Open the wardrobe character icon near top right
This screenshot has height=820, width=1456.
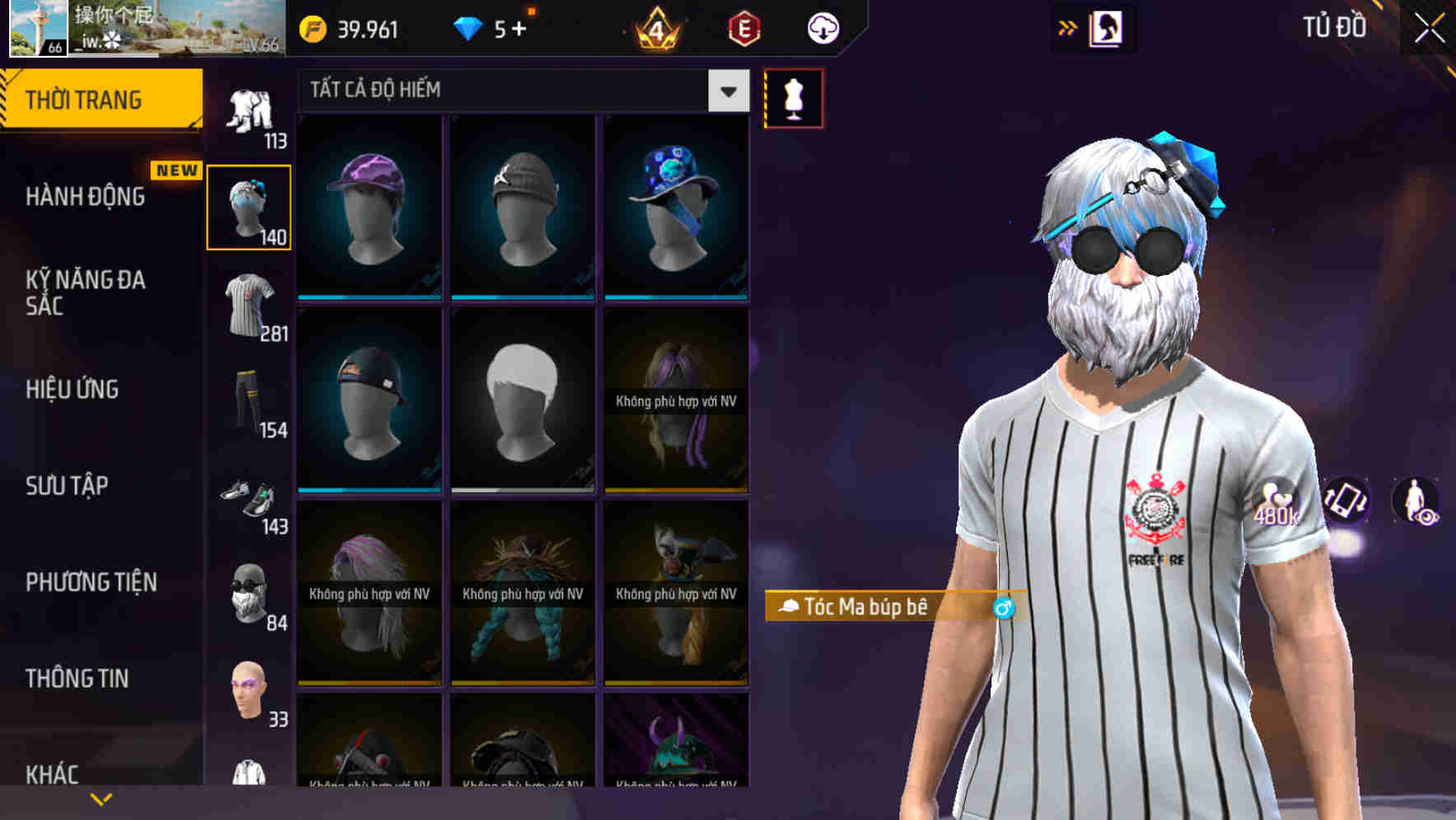click(x=1105, y=27)
